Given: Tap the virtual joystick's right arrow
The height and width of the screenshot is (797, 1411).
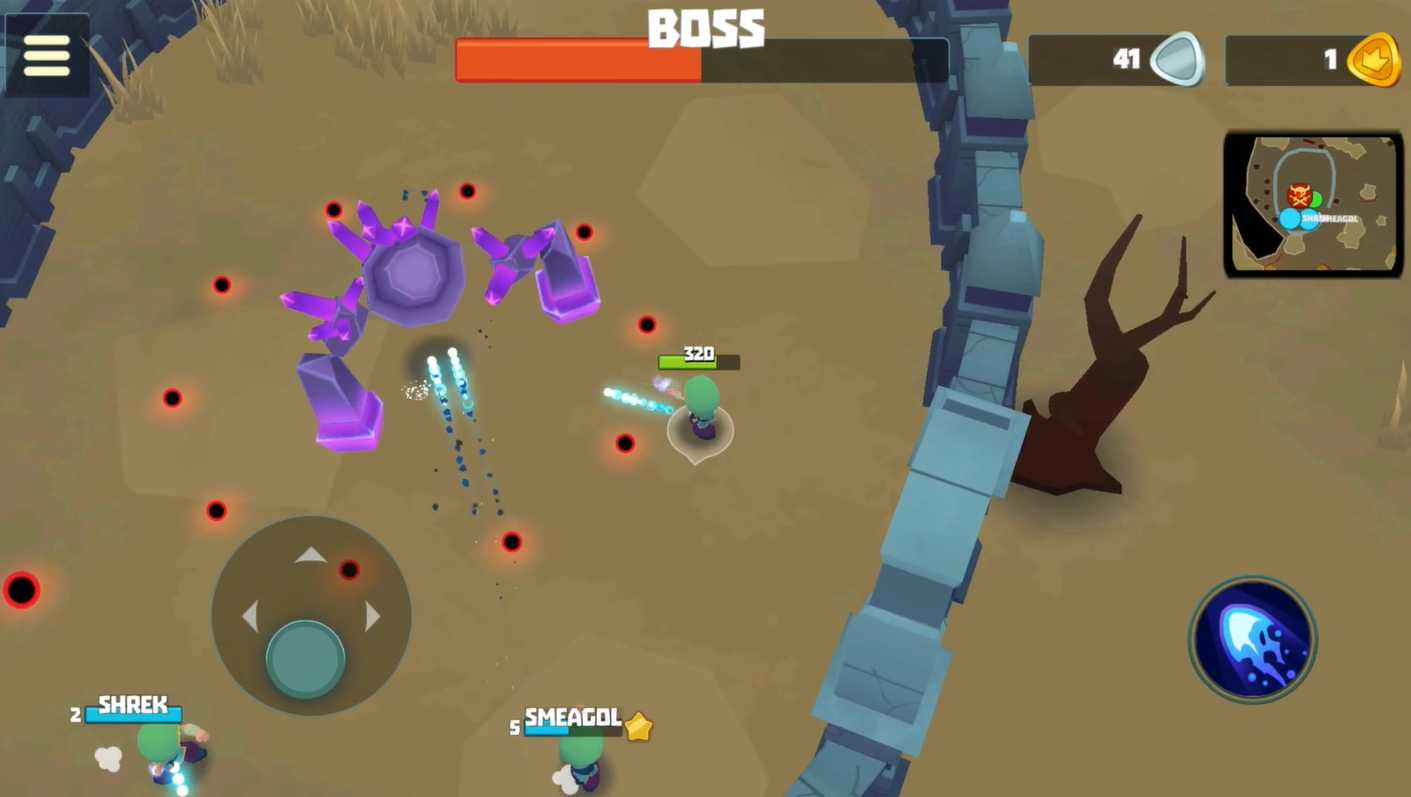Looking at the screenshot, I should 373,617.
